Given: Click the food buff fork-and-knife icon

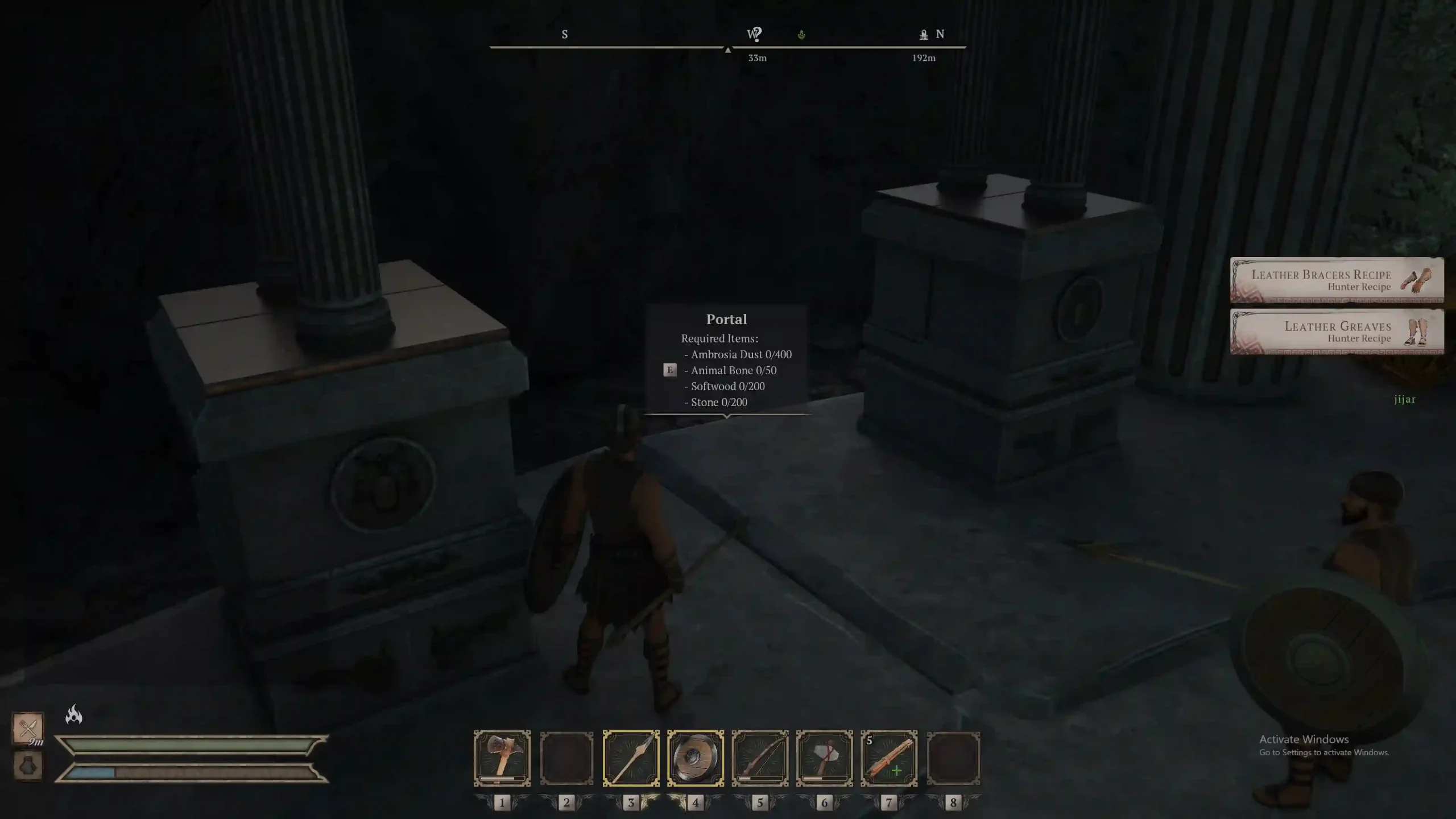Looking at the screenshot, I should (28, 727).
